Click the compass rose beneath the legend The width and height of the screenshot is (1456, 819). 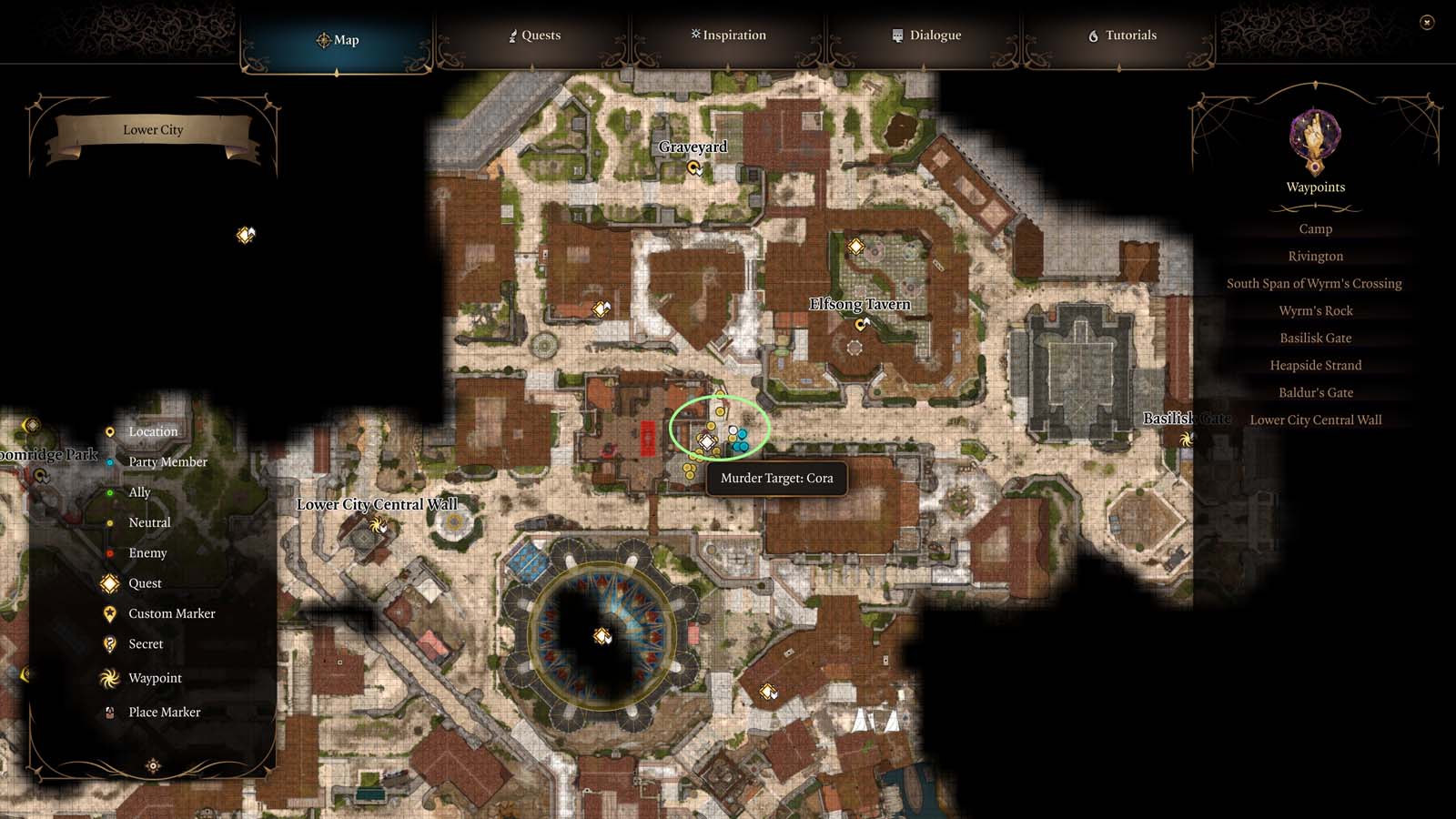[x=151, y=766]
